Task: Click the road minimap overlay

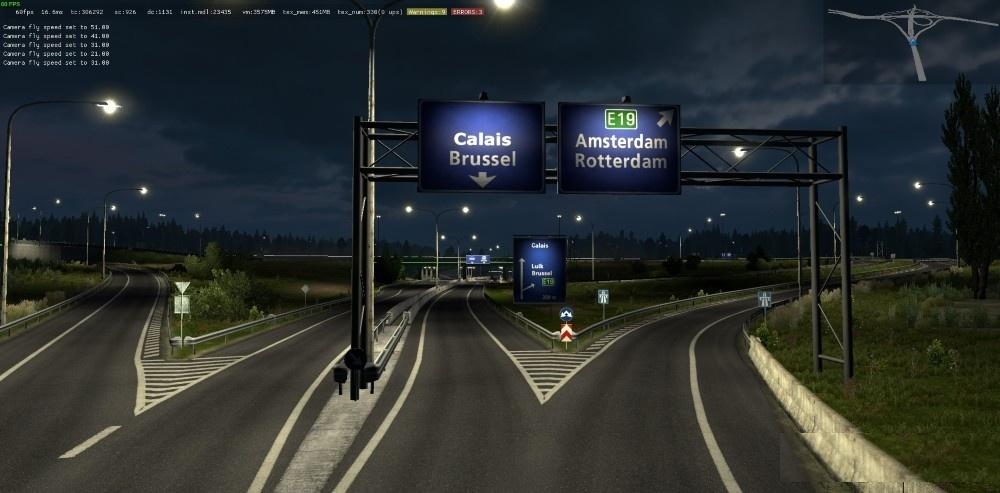Action: 911,42
